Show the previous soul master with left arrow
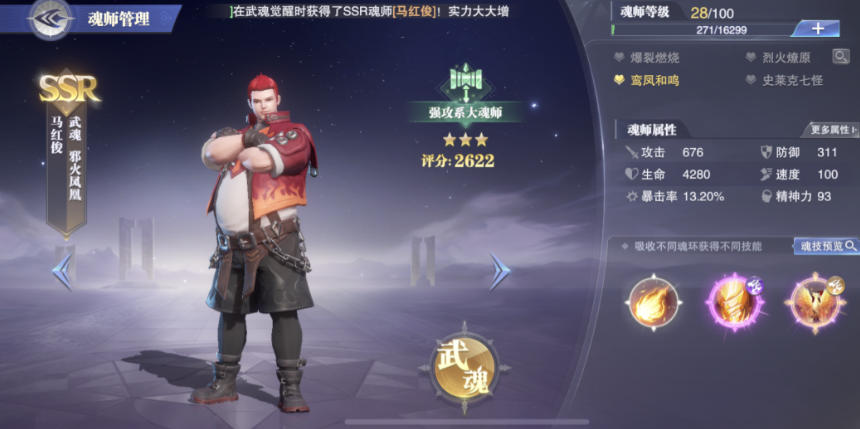860x429 pixels. point(62,270)
